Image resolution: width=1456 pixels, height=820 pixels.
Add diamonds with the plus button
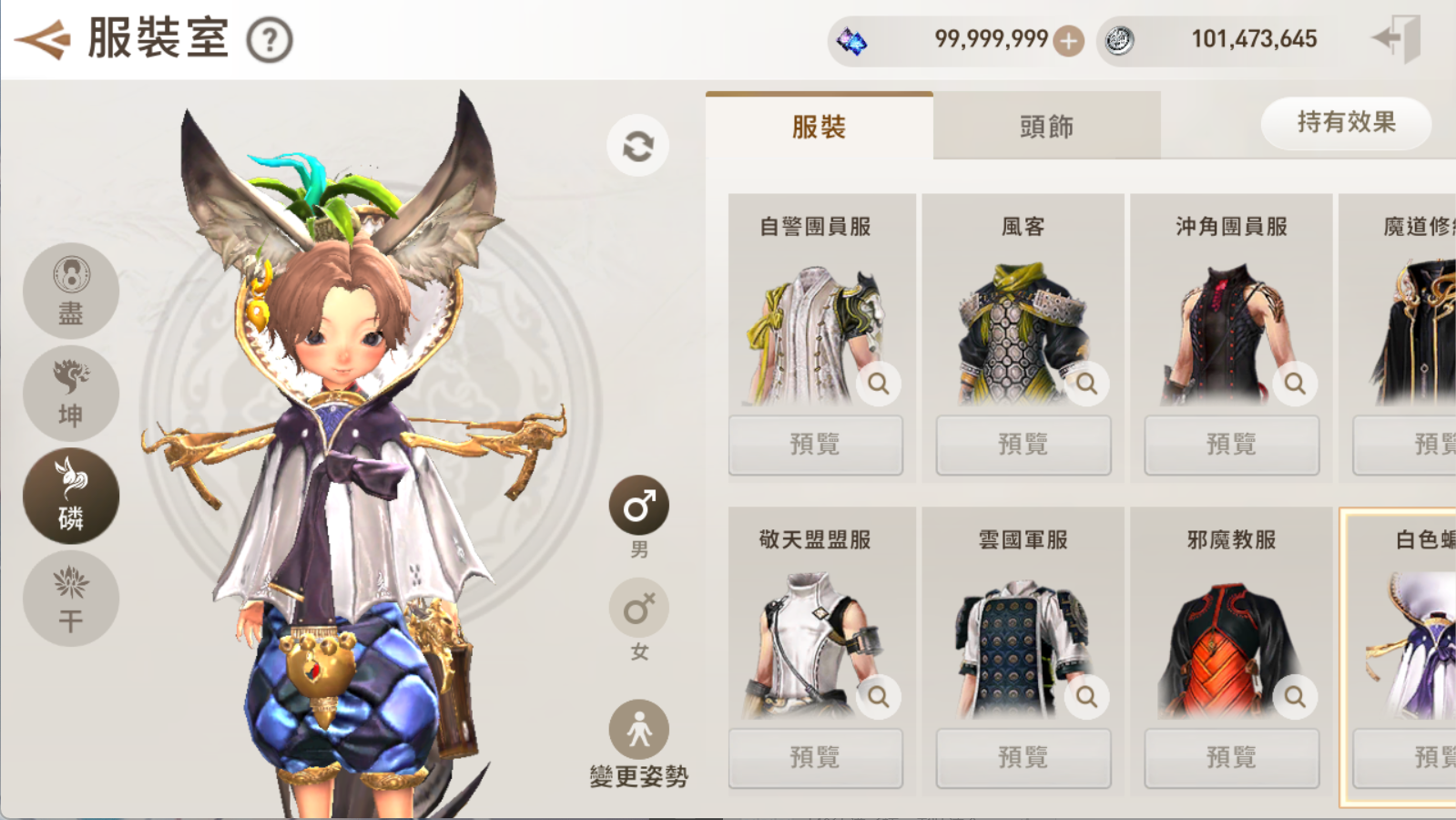1068,40
